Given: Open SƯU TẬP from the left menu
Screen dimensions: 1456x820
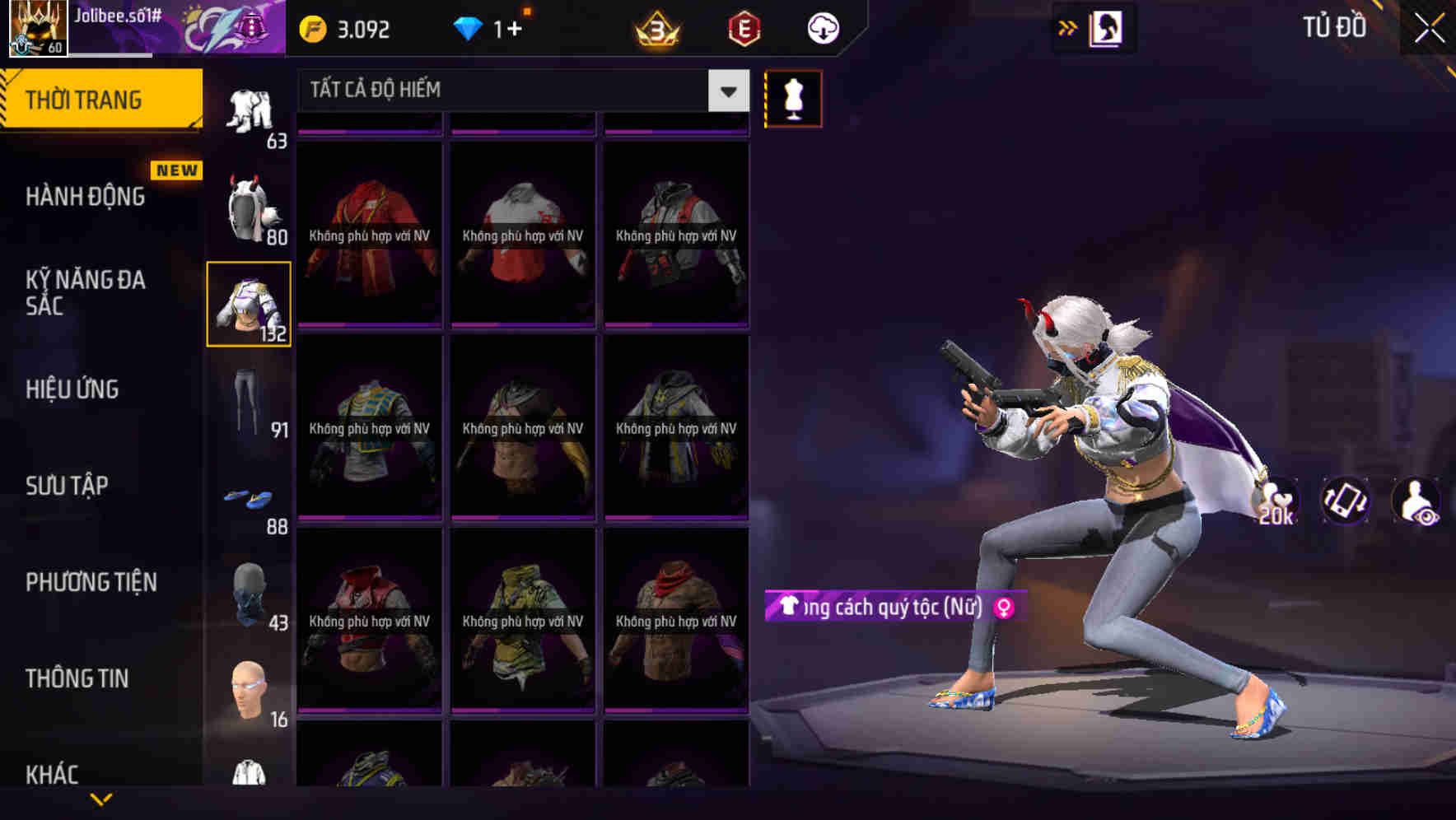Looking at the screenshot, I should (x=66, y=486).
